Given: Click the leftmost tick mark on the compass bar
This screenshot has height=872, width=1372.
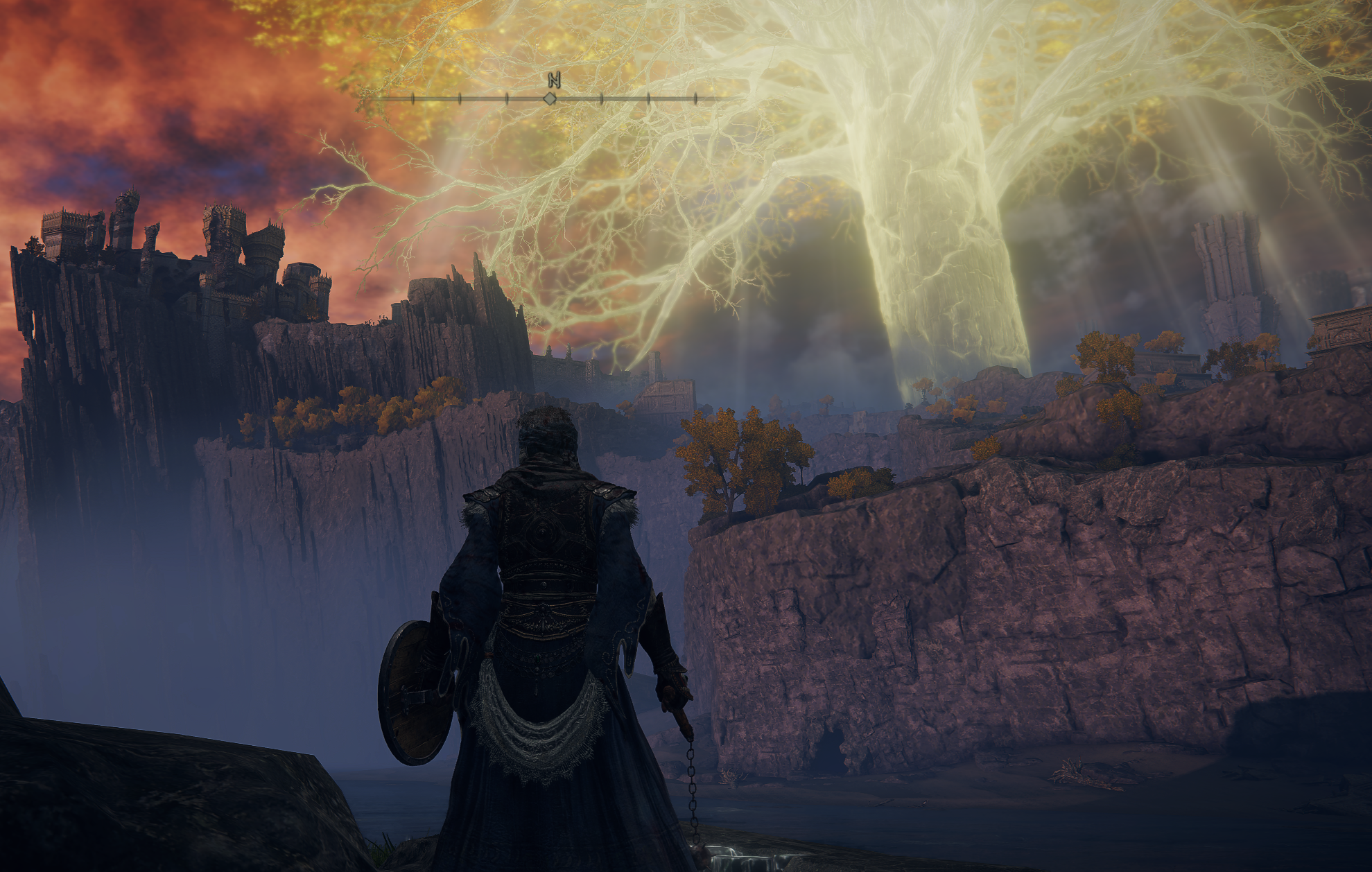Looking at the screenshot, I should 412,98.
